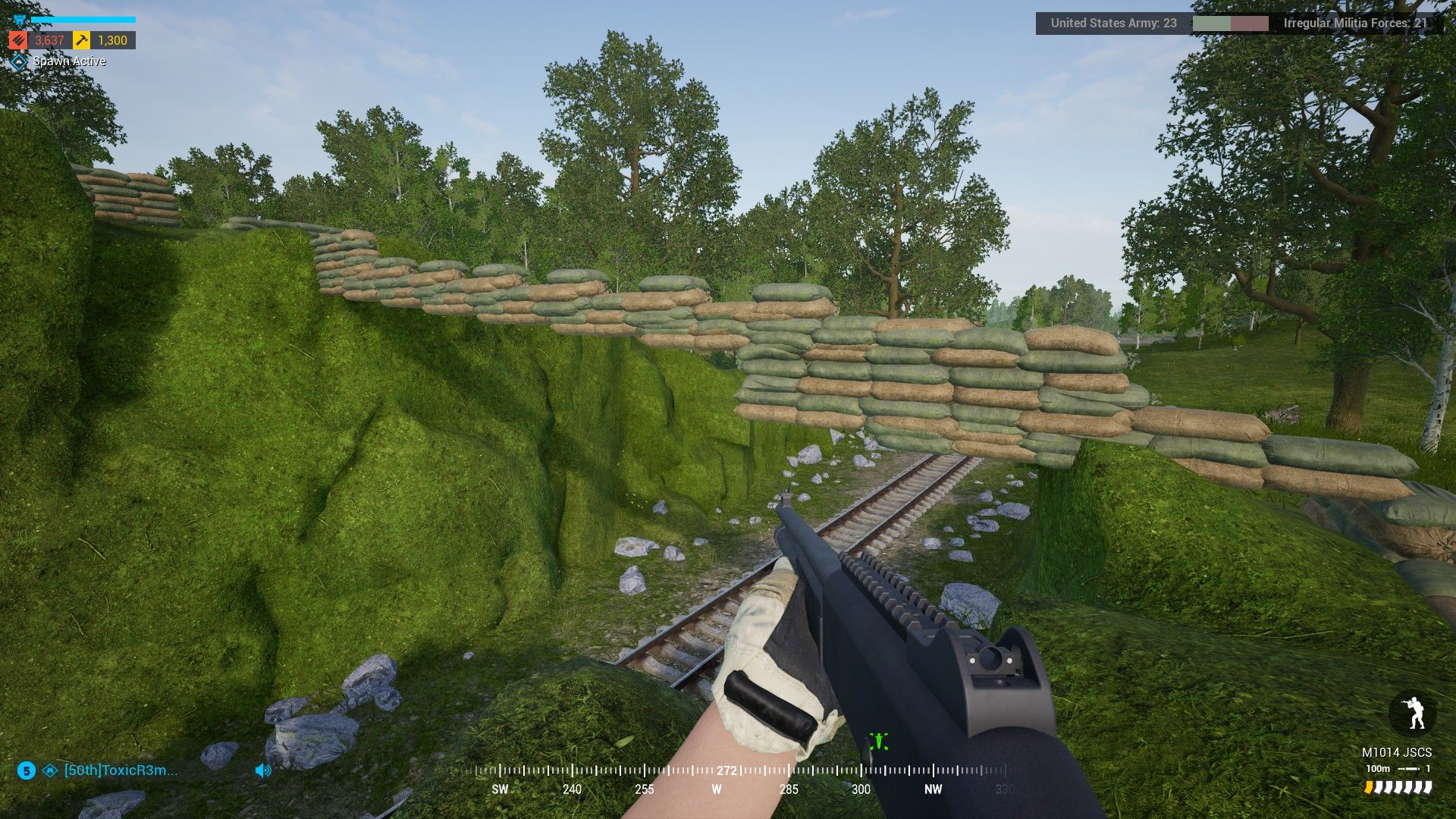Viewport: 1456px width, 819px height.
Task: Open the squad number 5 badge
Action: (26, 771)
